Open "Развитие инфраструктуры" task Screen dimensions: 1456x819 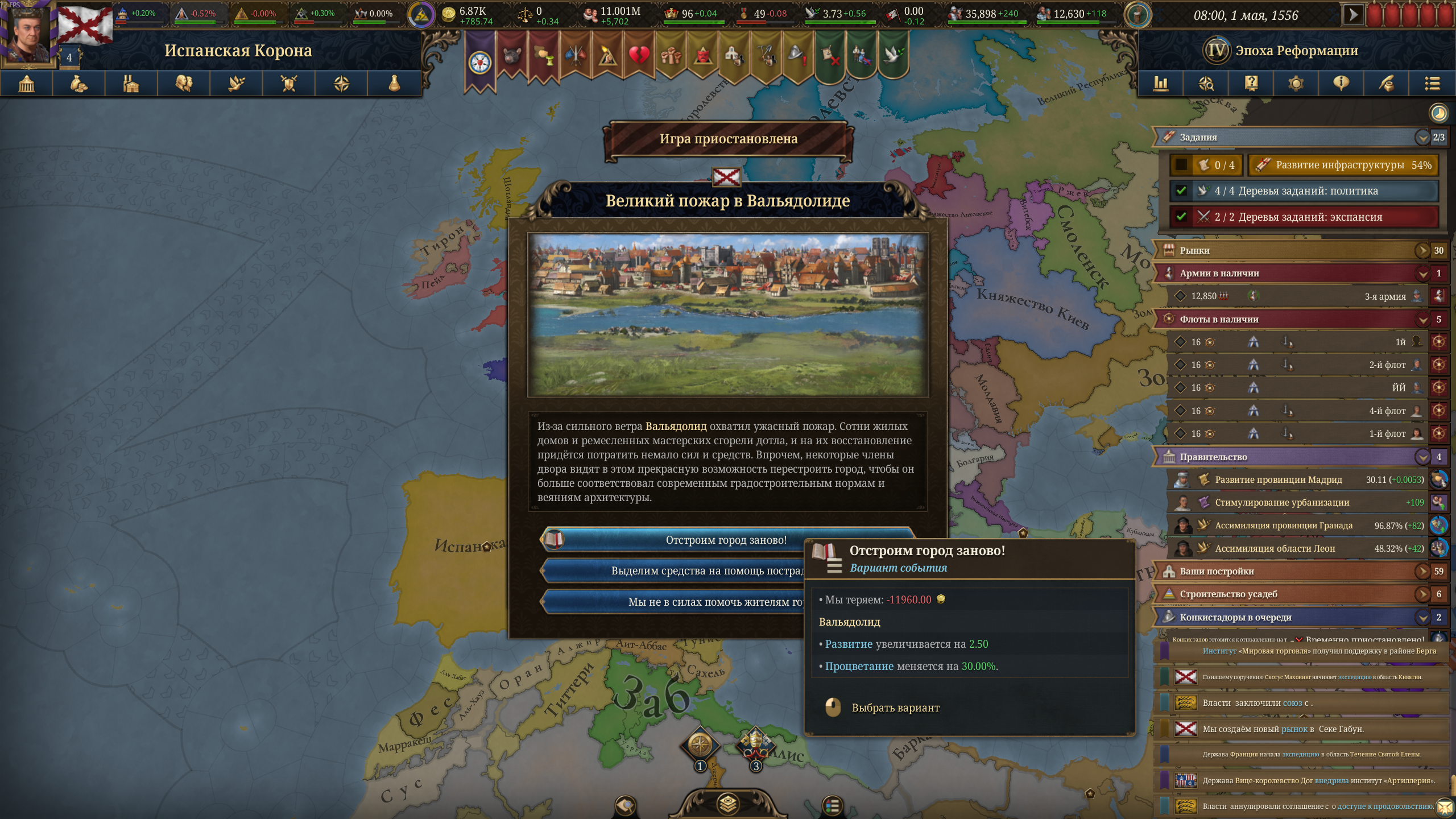tap(1342, 165)
